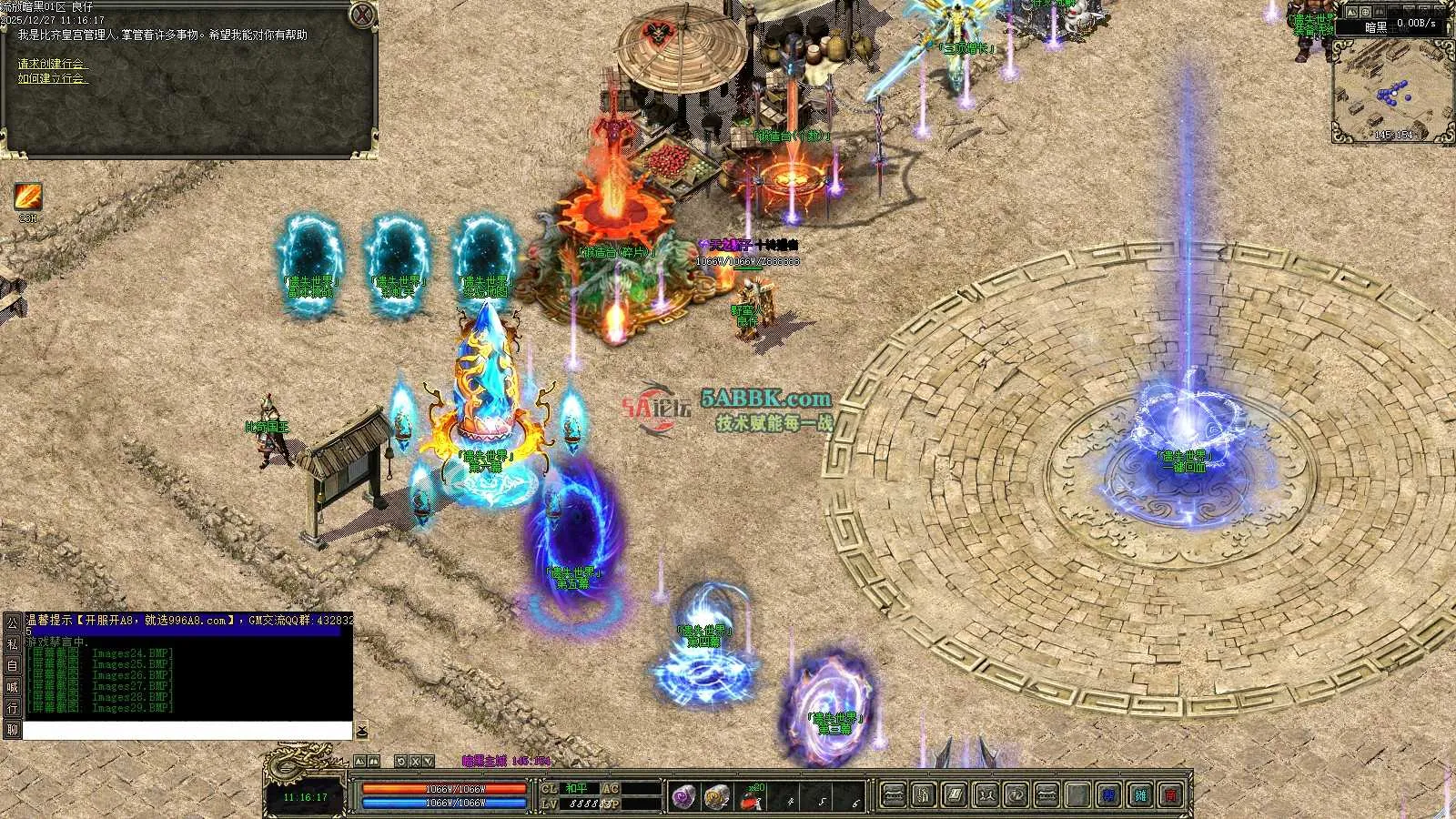This screenshot has width=1456, height=819.
Task: Open the minimap
Action: (1390, 89)
